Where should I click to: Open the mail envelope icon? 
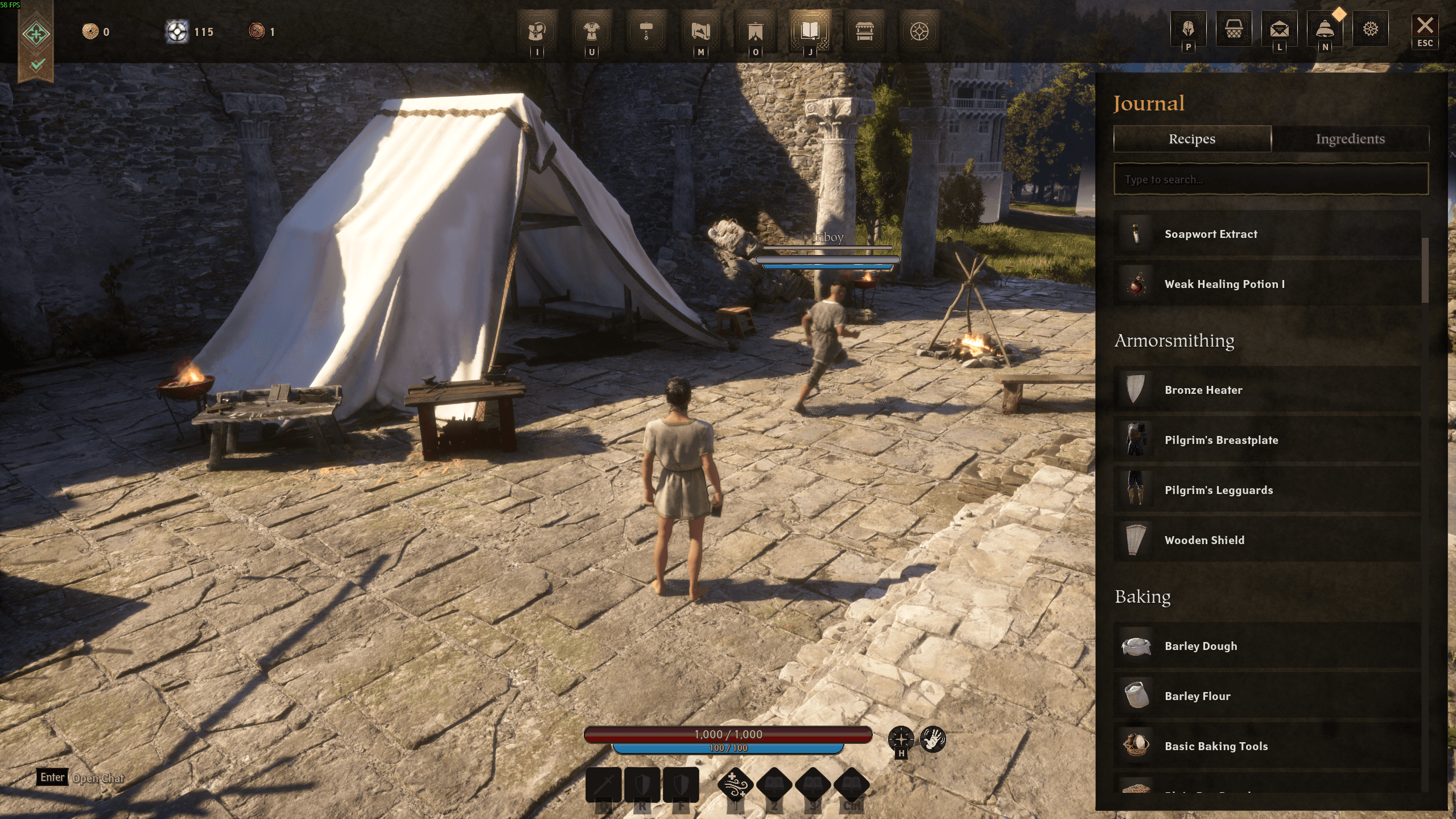pyautogui.click(x=1279, y=28)
